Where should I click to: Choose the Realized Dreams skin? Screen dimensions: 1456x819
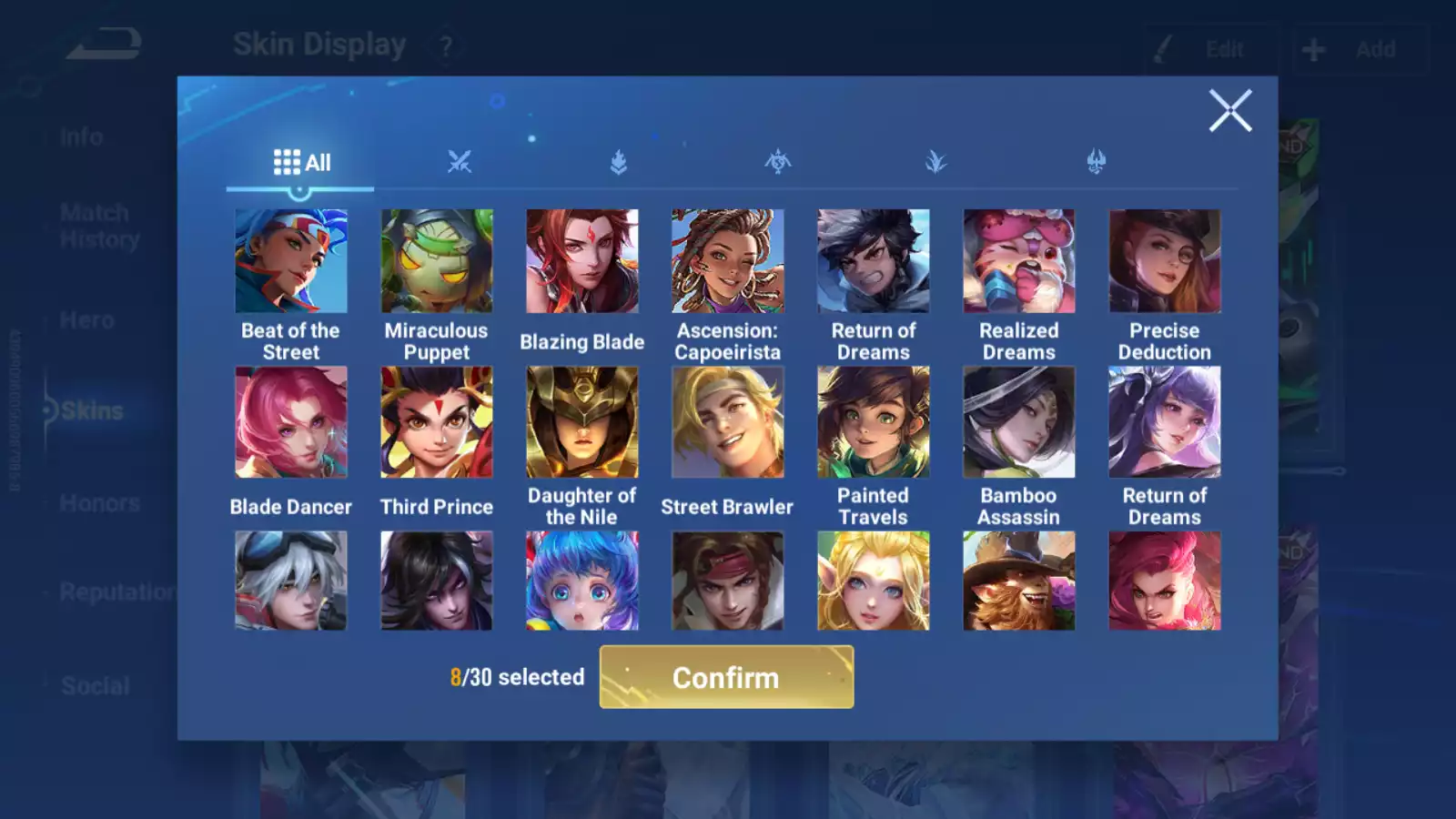(x=1019, y=261)
